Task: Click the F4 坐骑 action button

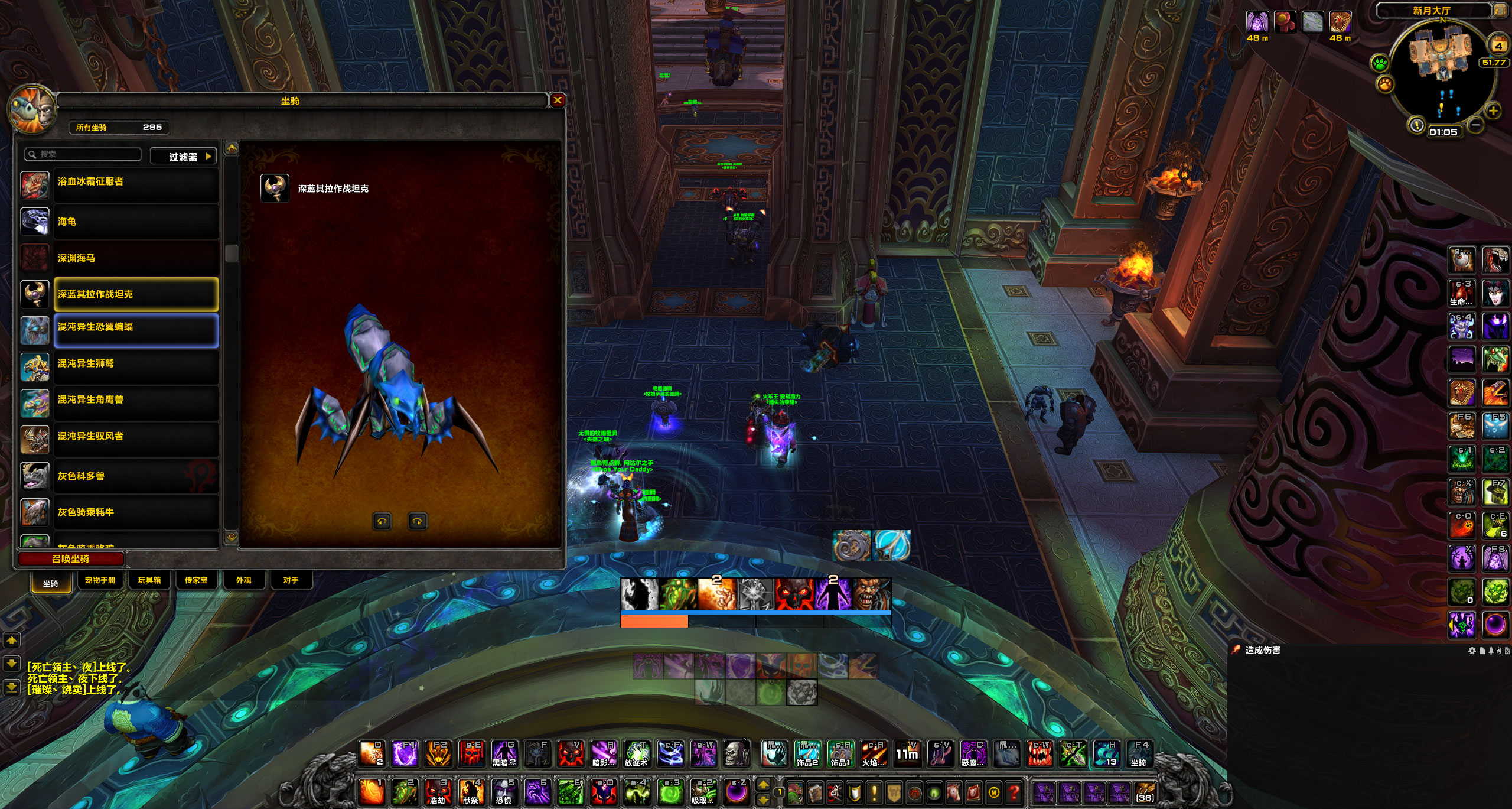Action: (x=1139, y=754)
